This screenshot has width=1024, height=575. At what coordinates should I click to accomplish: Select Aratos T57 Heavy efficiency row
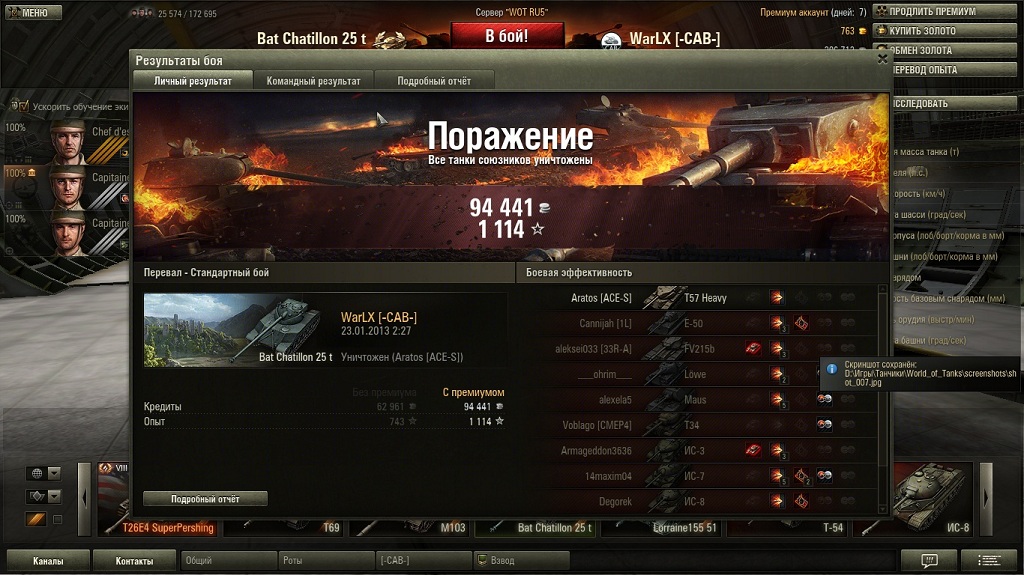pos(700,298)
